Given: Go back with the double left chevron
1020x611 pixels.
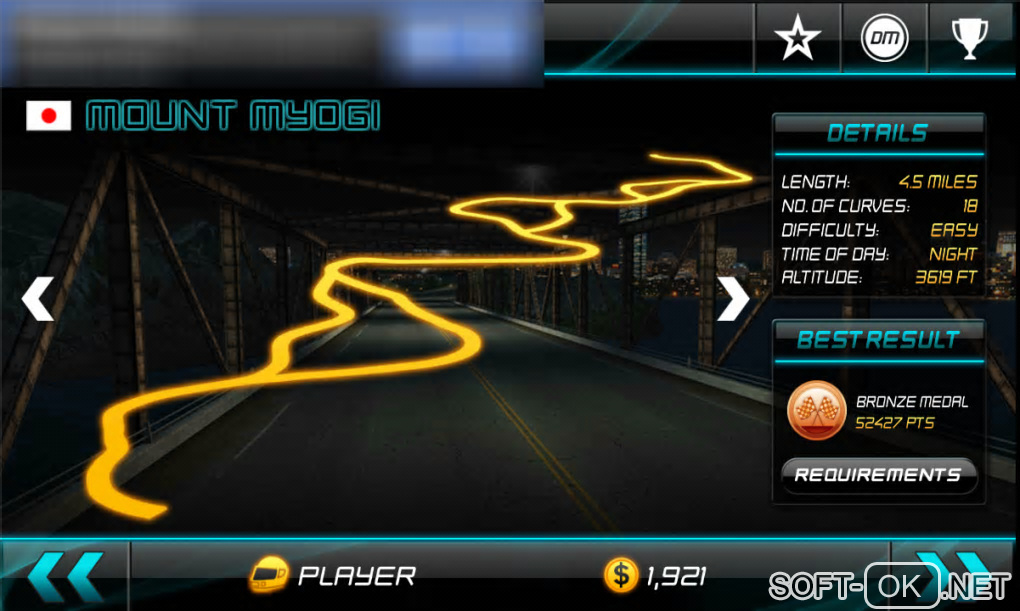Looking at the screenshot, I should click(65, 576).
